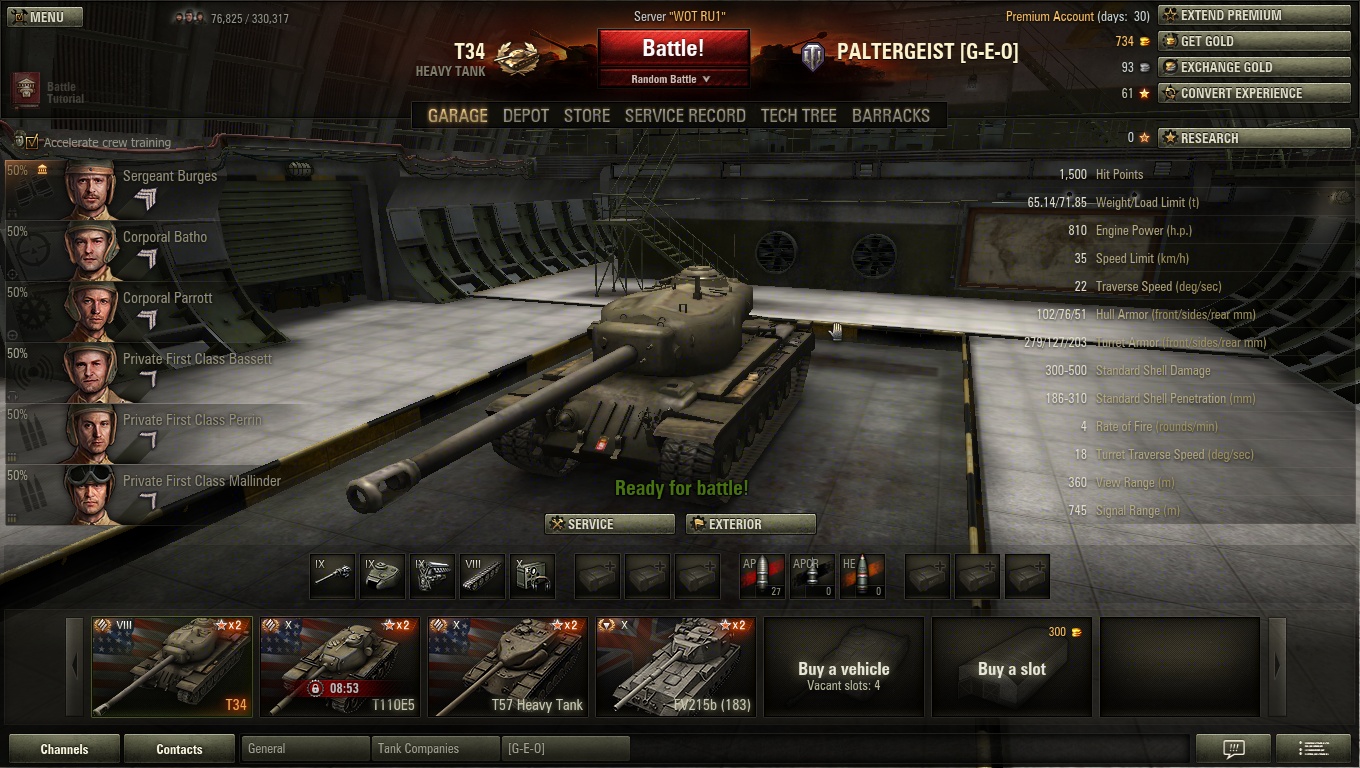The width and height of the screenshot is (1360, 768).
Task: Switch to the DEPOT tab
Action: pos(525,116)
